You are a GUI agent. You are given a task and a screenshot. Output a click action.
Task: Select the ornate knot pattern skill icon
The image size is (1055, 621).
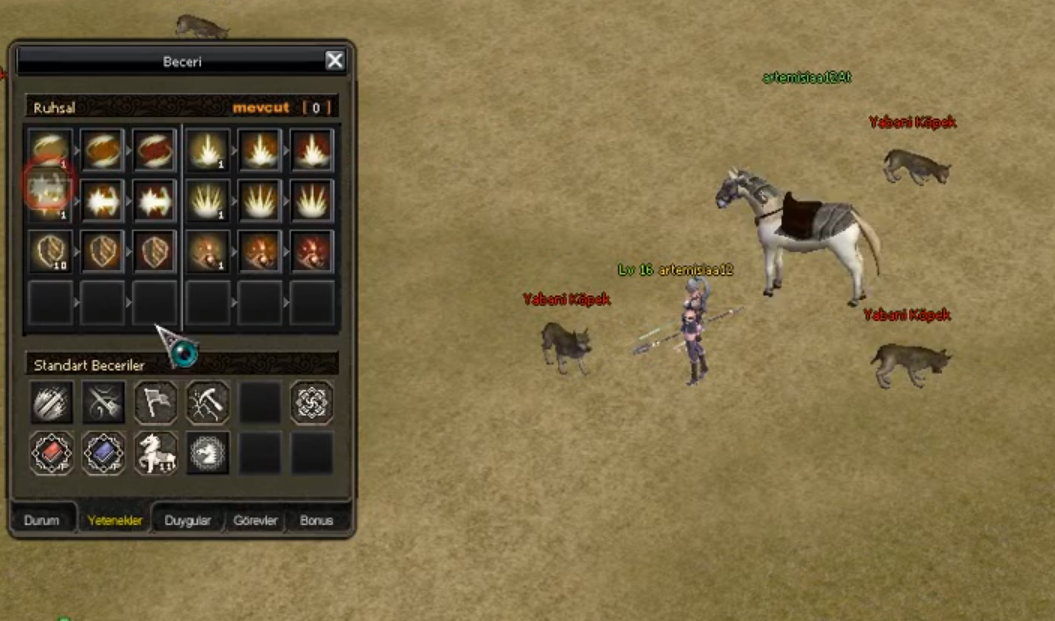click(x=311, y=402)
